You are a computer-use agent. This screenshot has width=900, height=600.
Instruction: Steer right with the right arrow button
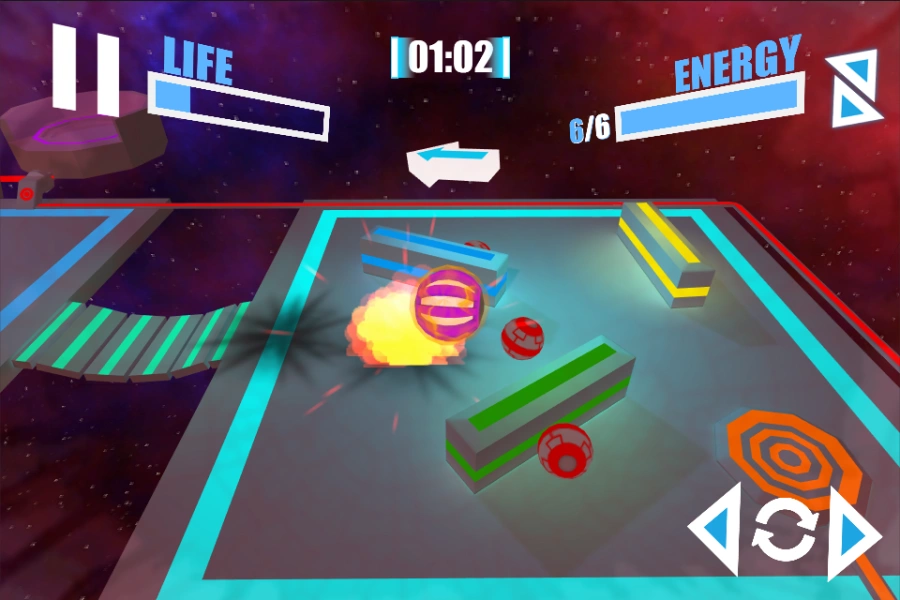(851, 531)
